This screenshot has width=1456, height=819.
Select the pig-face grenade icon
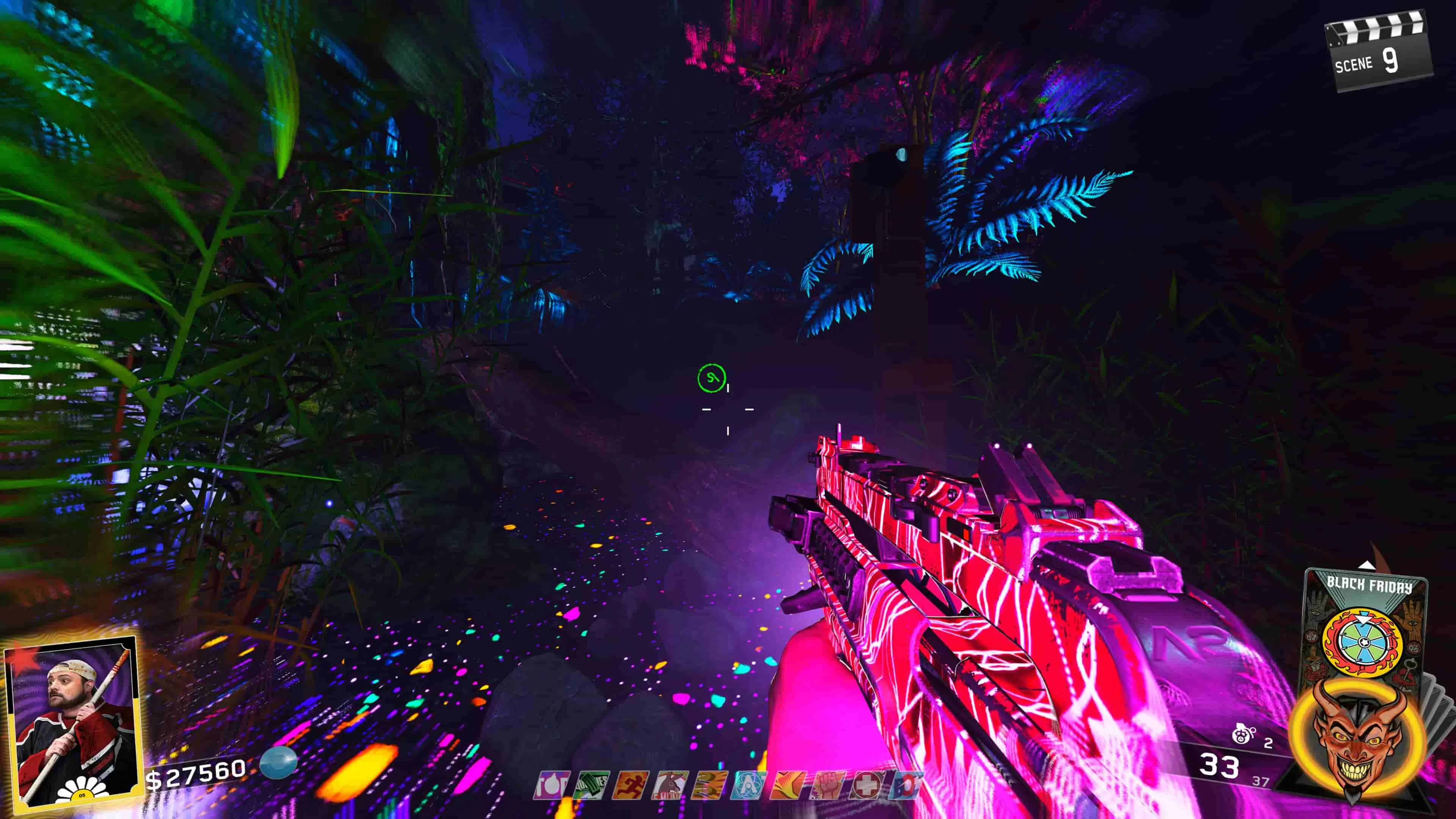(x=1242, y=735)
